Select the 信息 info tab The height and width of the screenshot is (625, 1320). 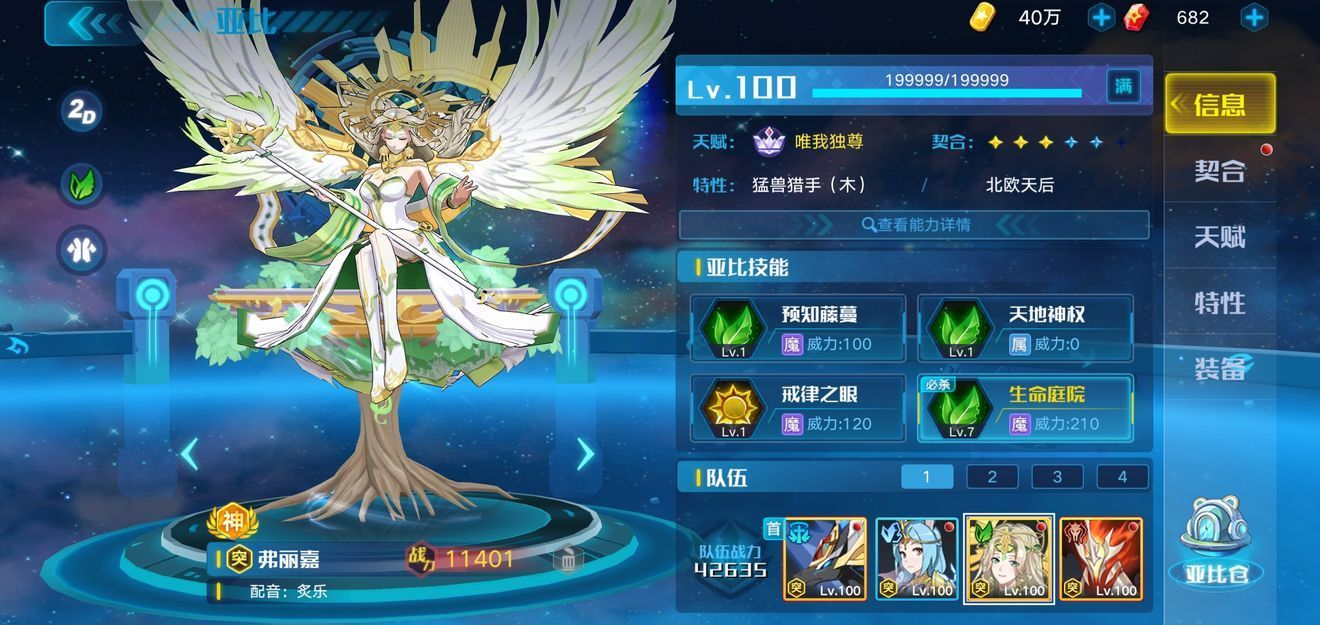tap(1220, 104)
